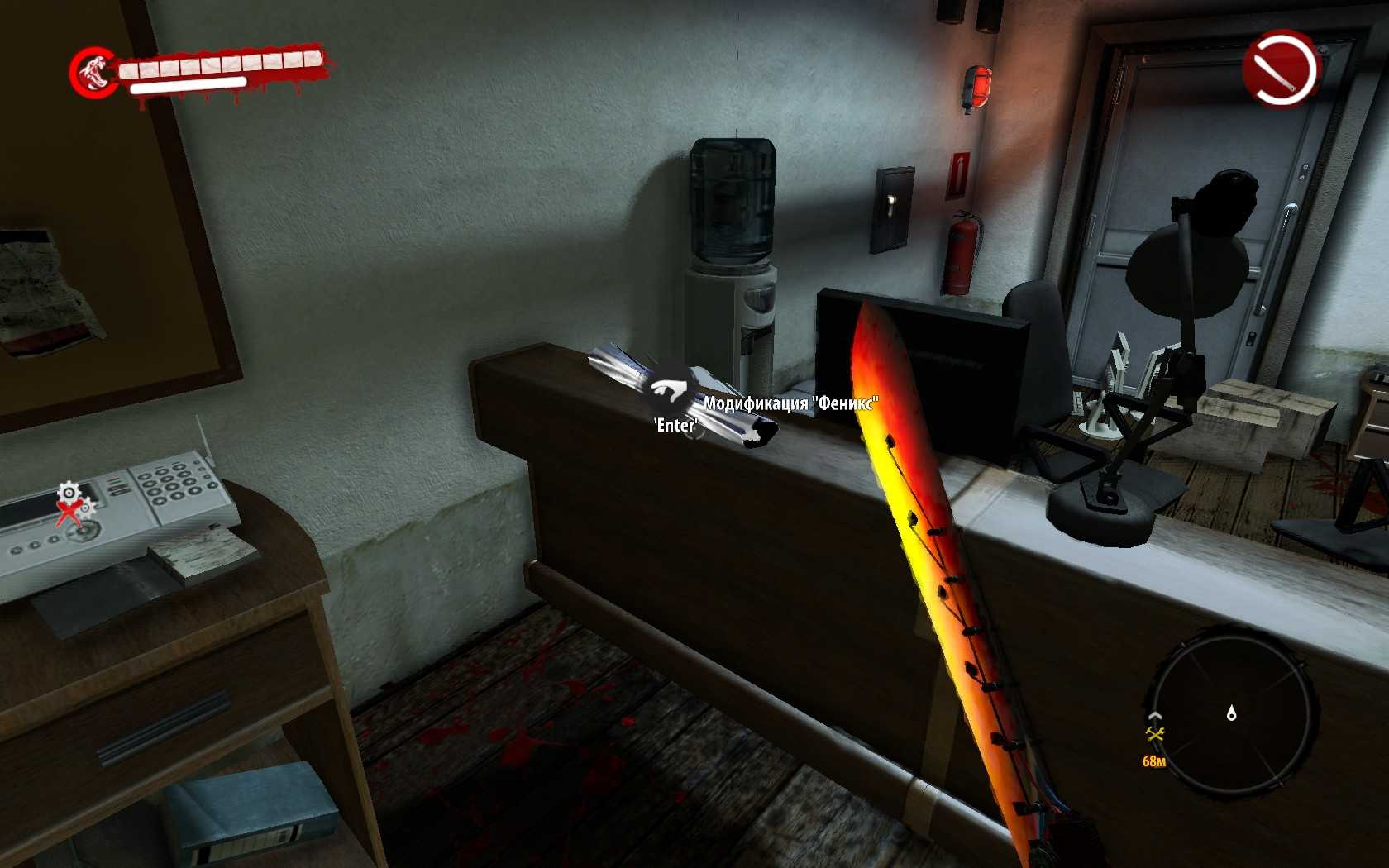This screenshot has width=1389, height=868.
Task: Click the yellow wrench marker on the minimap
Action: pyautogui.click(x=1155, y=733)
